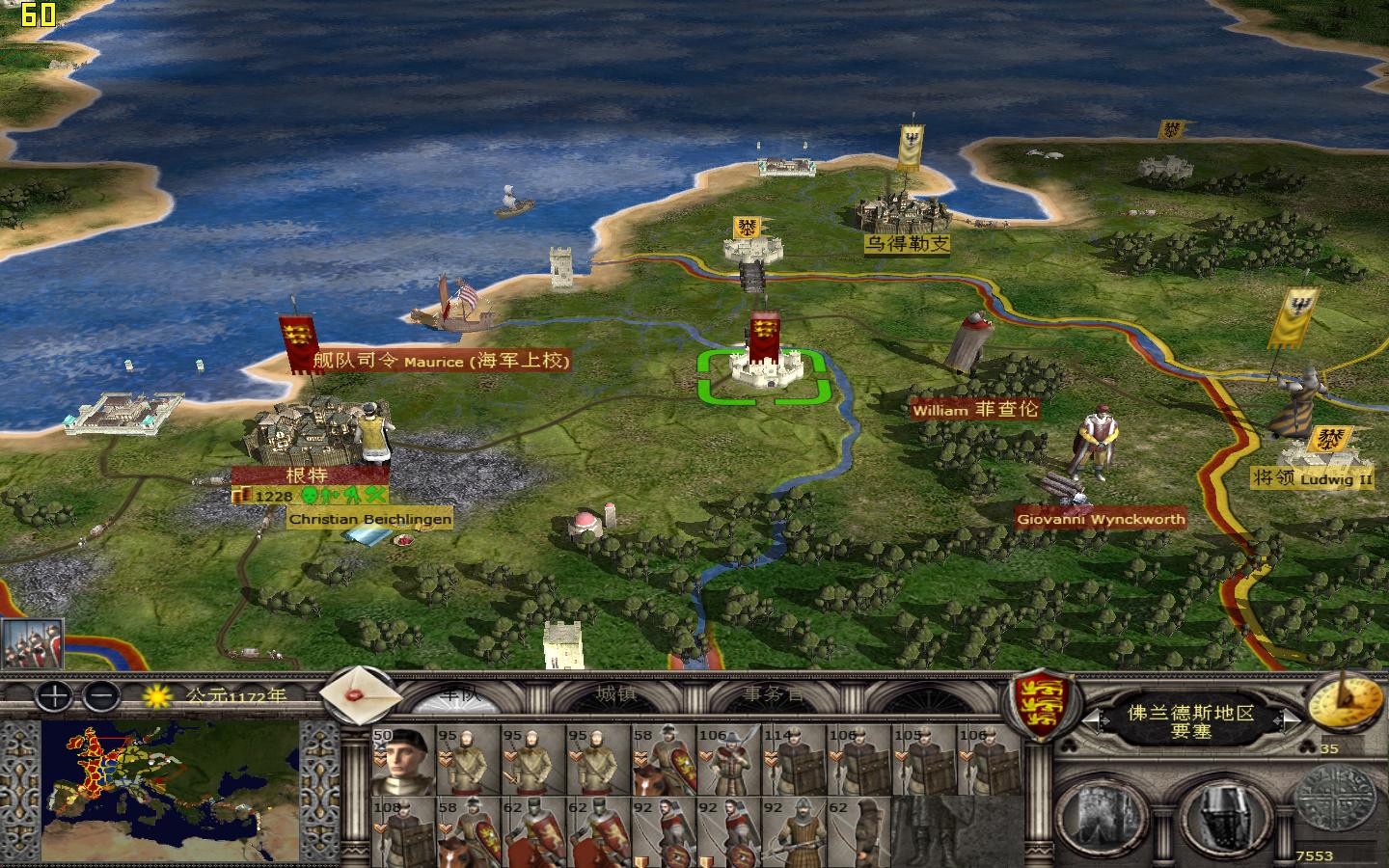Click the helmeted garrison portrait
Screen dimensions: 1389x868
pyautogui.click(x=1223, y=817)
